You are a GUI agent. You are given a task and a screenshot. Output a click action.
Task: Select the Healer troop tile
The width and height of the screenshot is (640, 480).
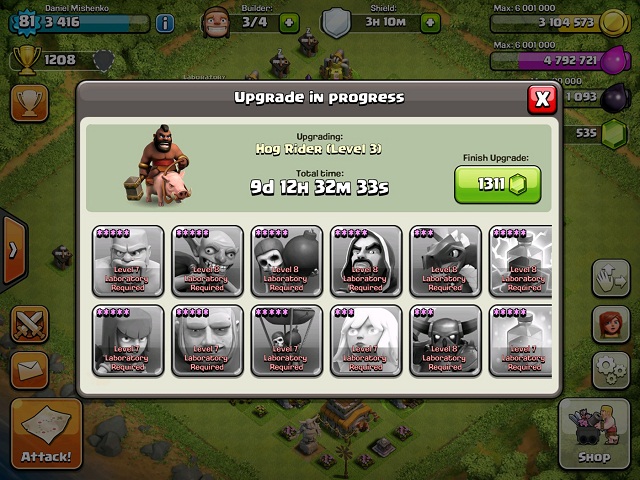coord(366,340)
